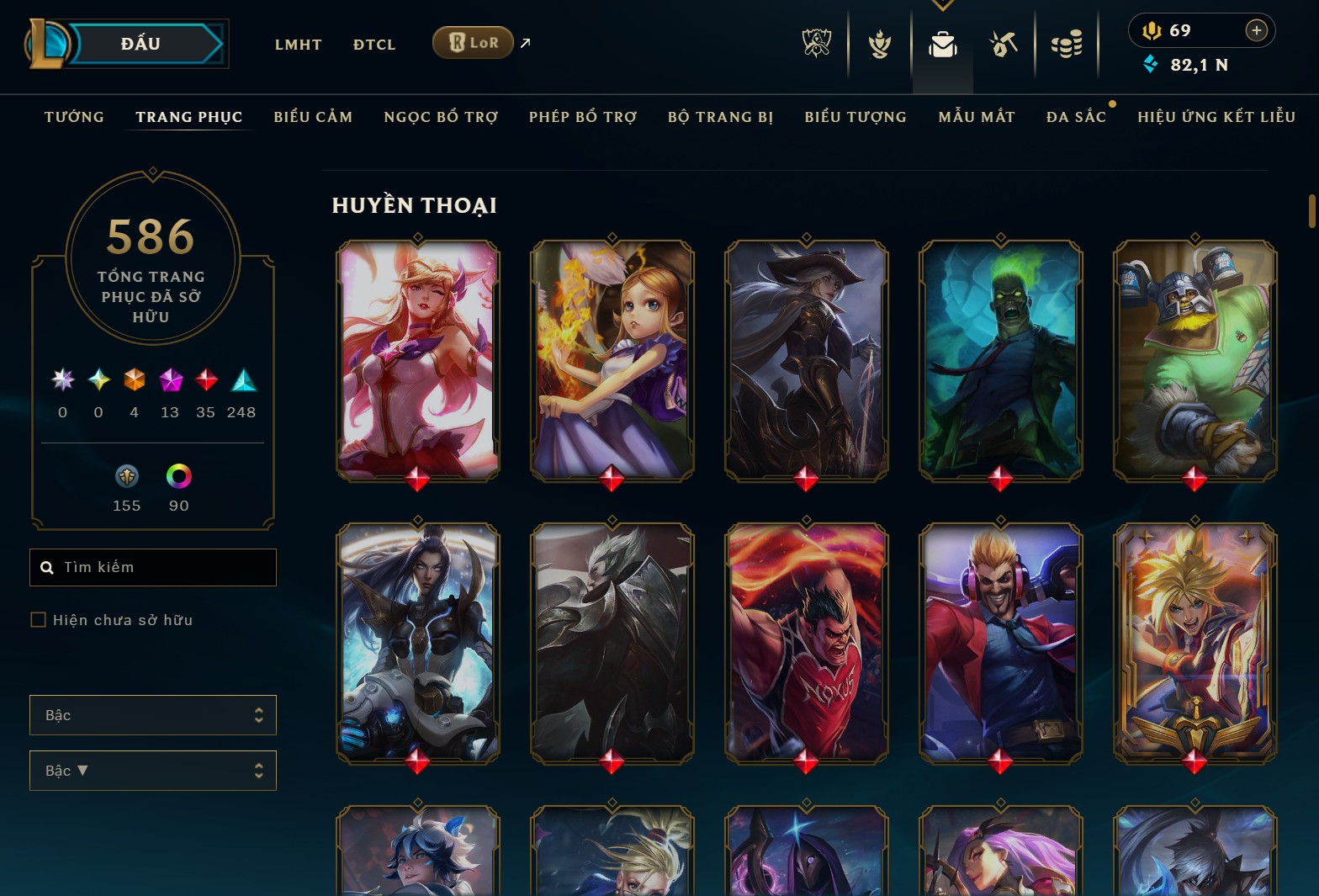Switch to the TƯỚNG tab
The image size is (1319, 896).
click(x=74, y=117)
